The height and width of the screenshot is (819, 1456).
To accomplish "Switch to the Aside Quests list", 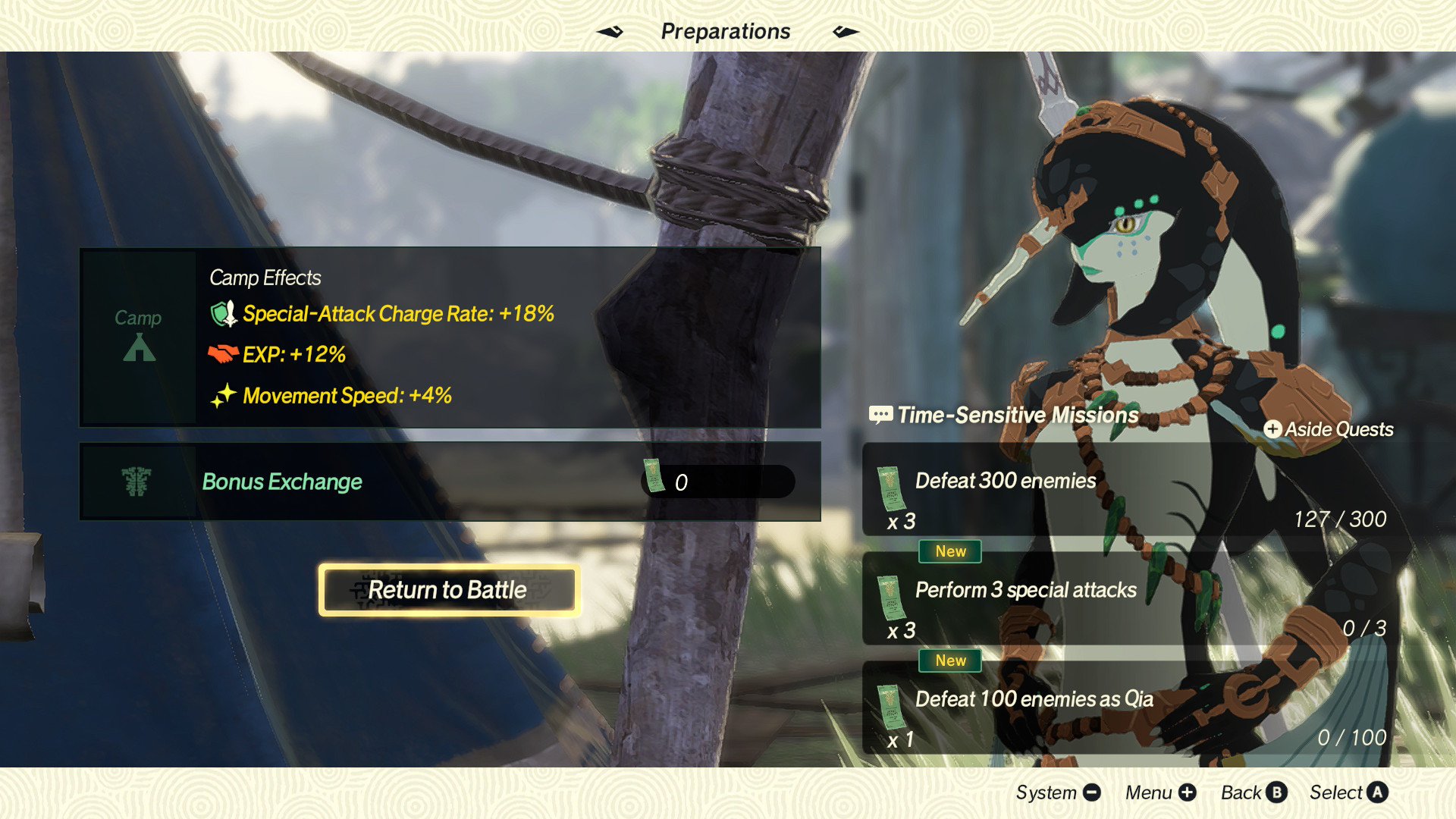I will point(1329,429).
